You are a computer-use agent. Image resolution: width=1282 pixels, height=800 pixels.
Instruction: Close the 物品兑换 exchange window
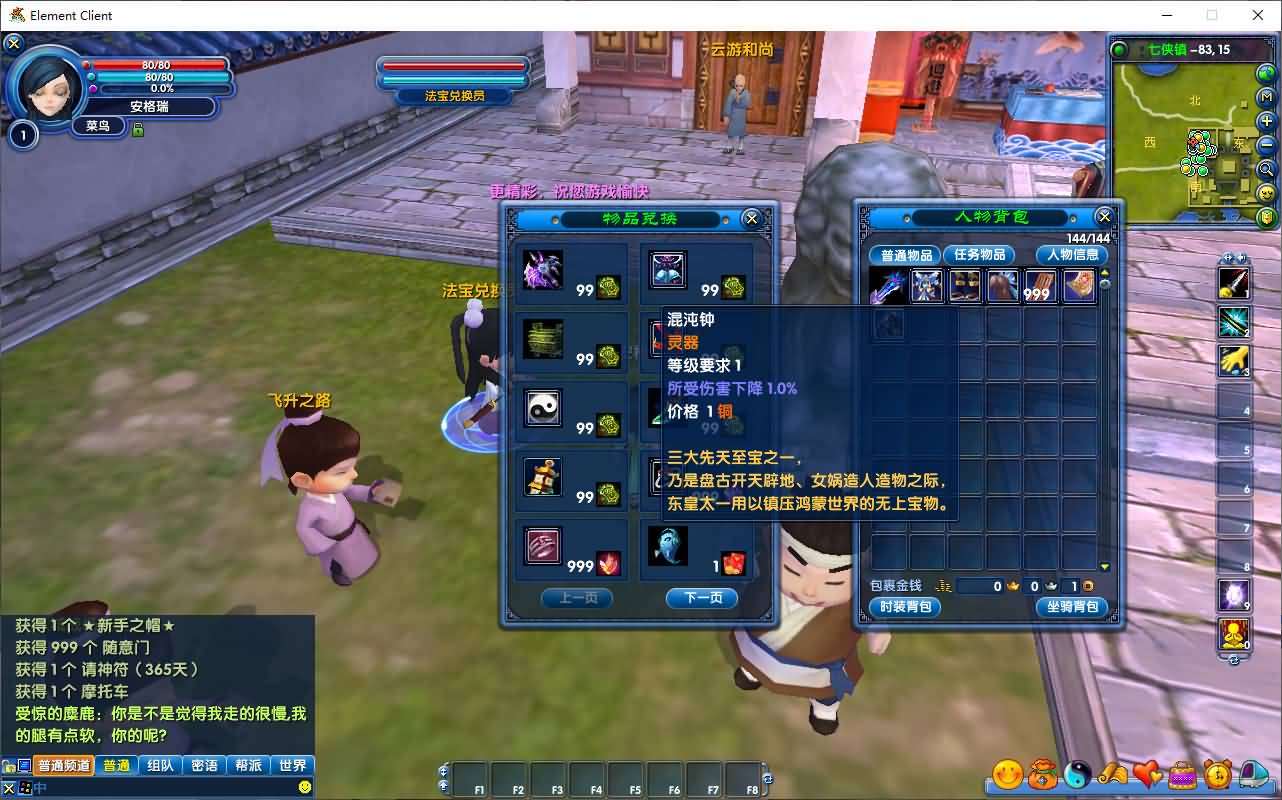pyautogui.click(x=751, y=218)
